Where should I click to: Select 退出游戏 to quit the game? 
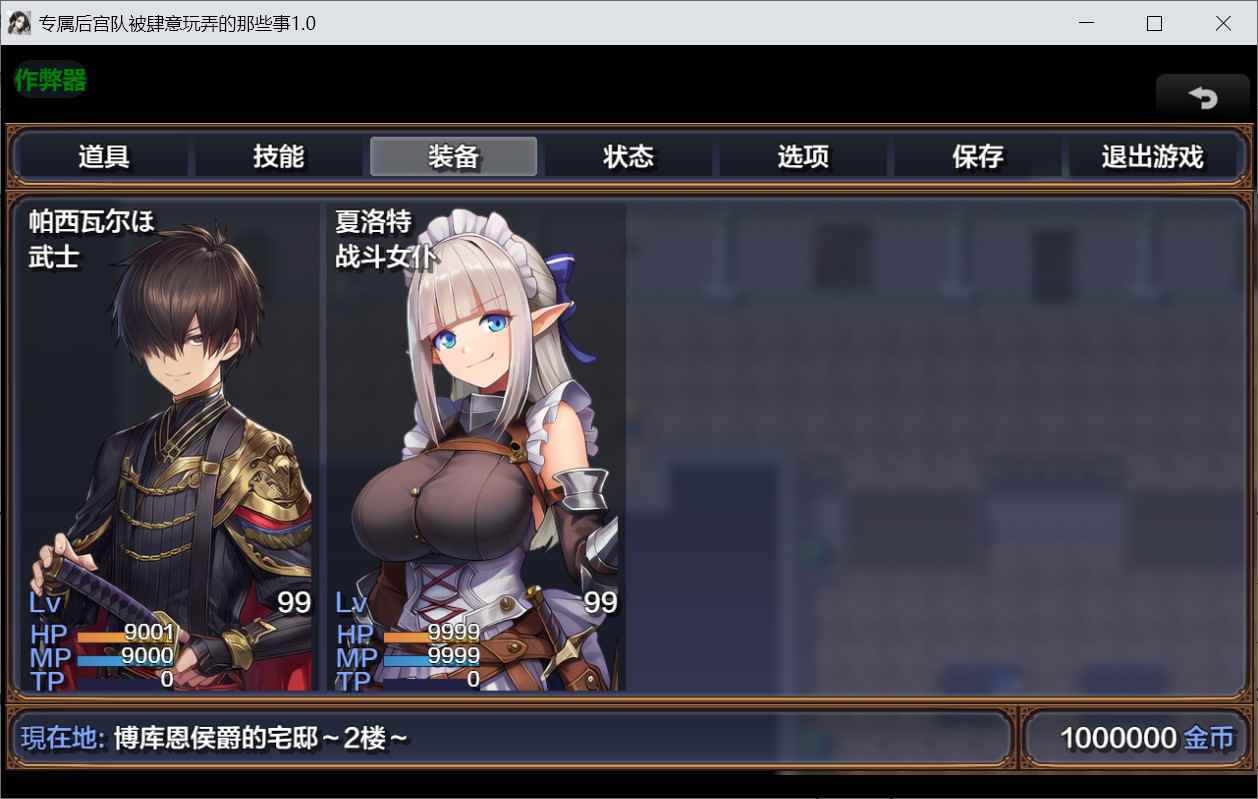pos(1152,157)
